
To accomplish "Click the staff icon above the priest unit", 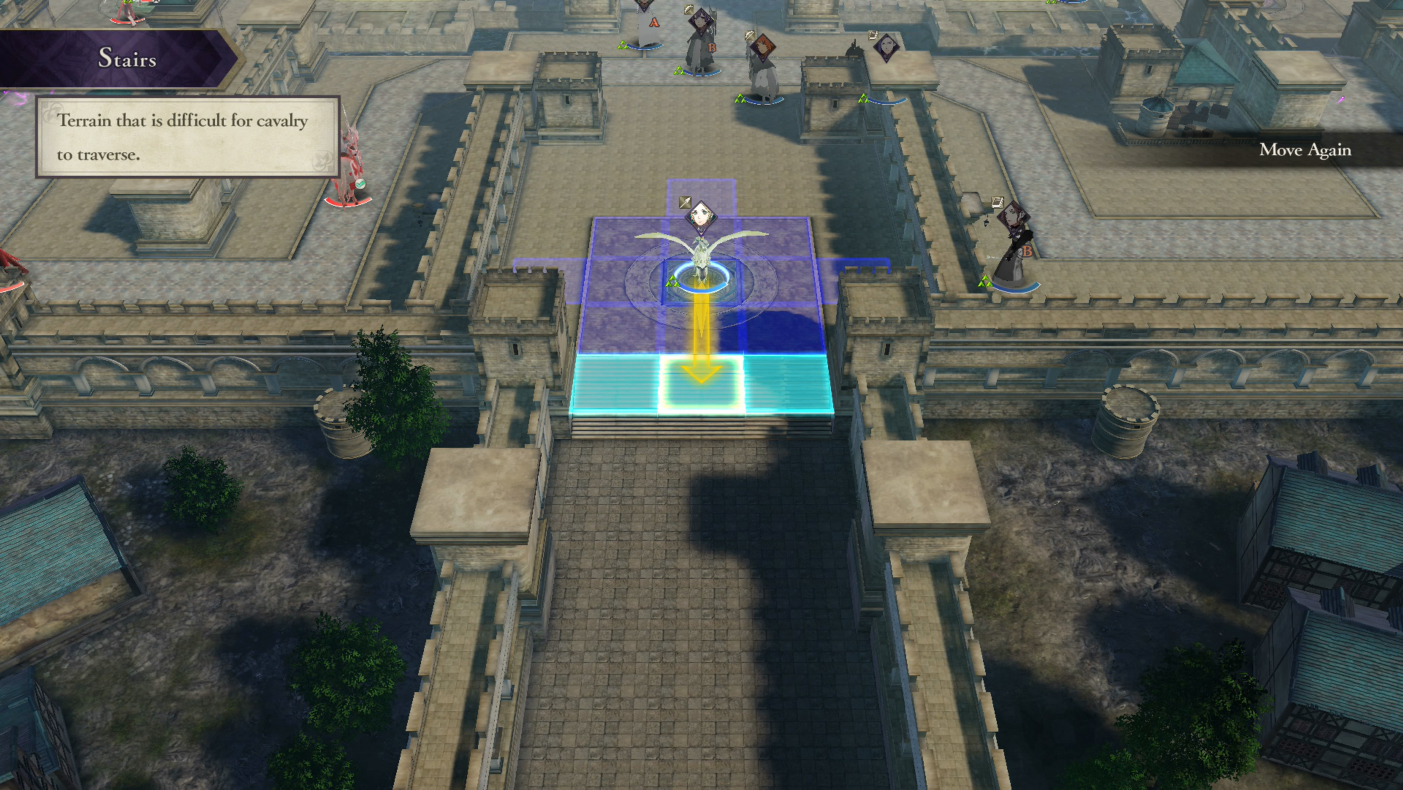I will [x=749, y=34].
